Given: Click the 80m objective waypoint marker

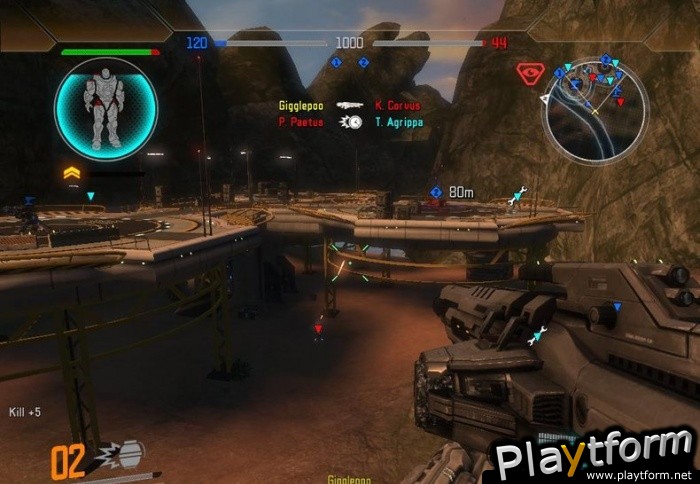Looking at the screenshot, I should (437, 192).
